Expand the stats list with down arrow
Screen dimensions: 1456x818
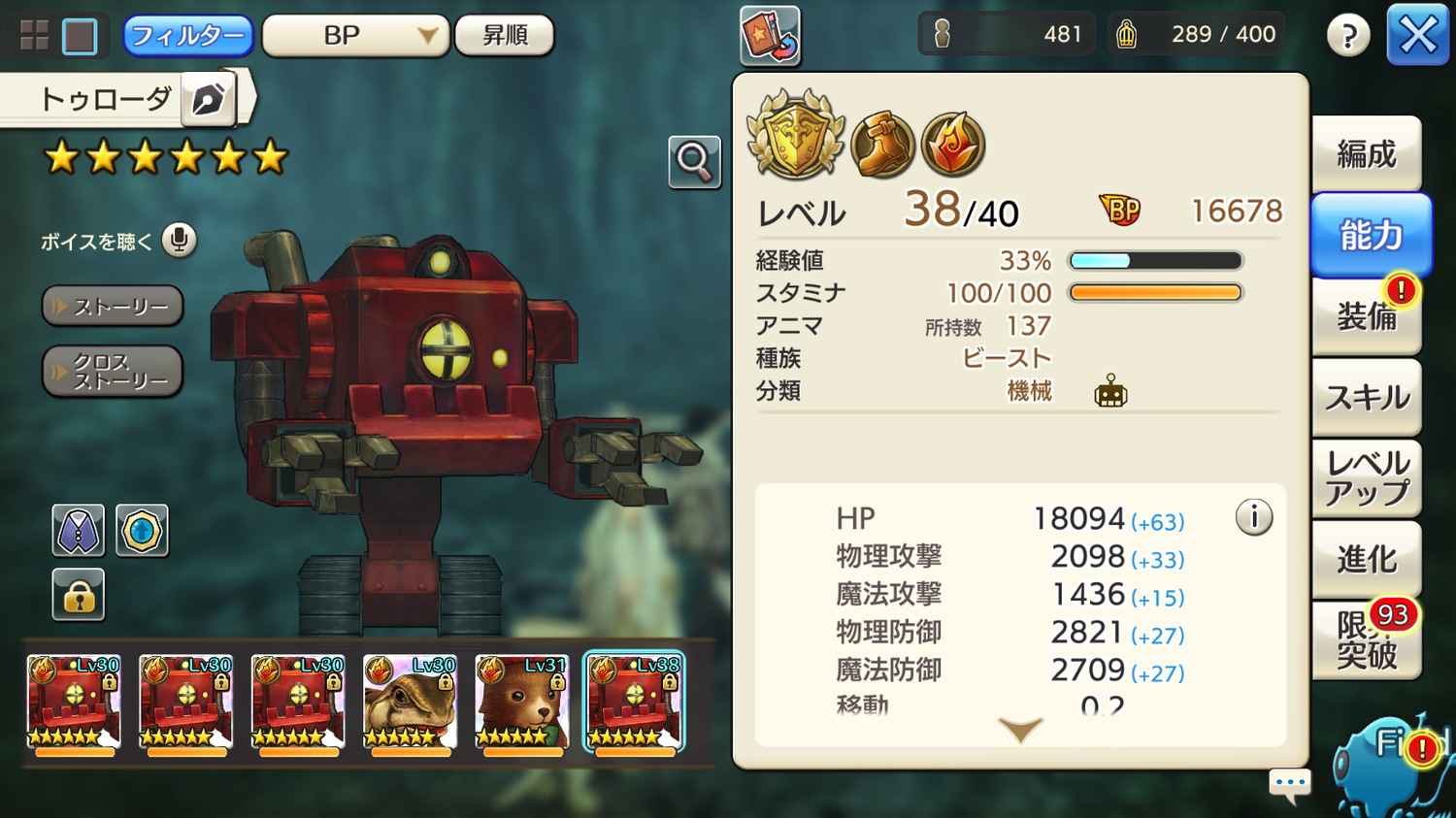[x=1020, y=730]
